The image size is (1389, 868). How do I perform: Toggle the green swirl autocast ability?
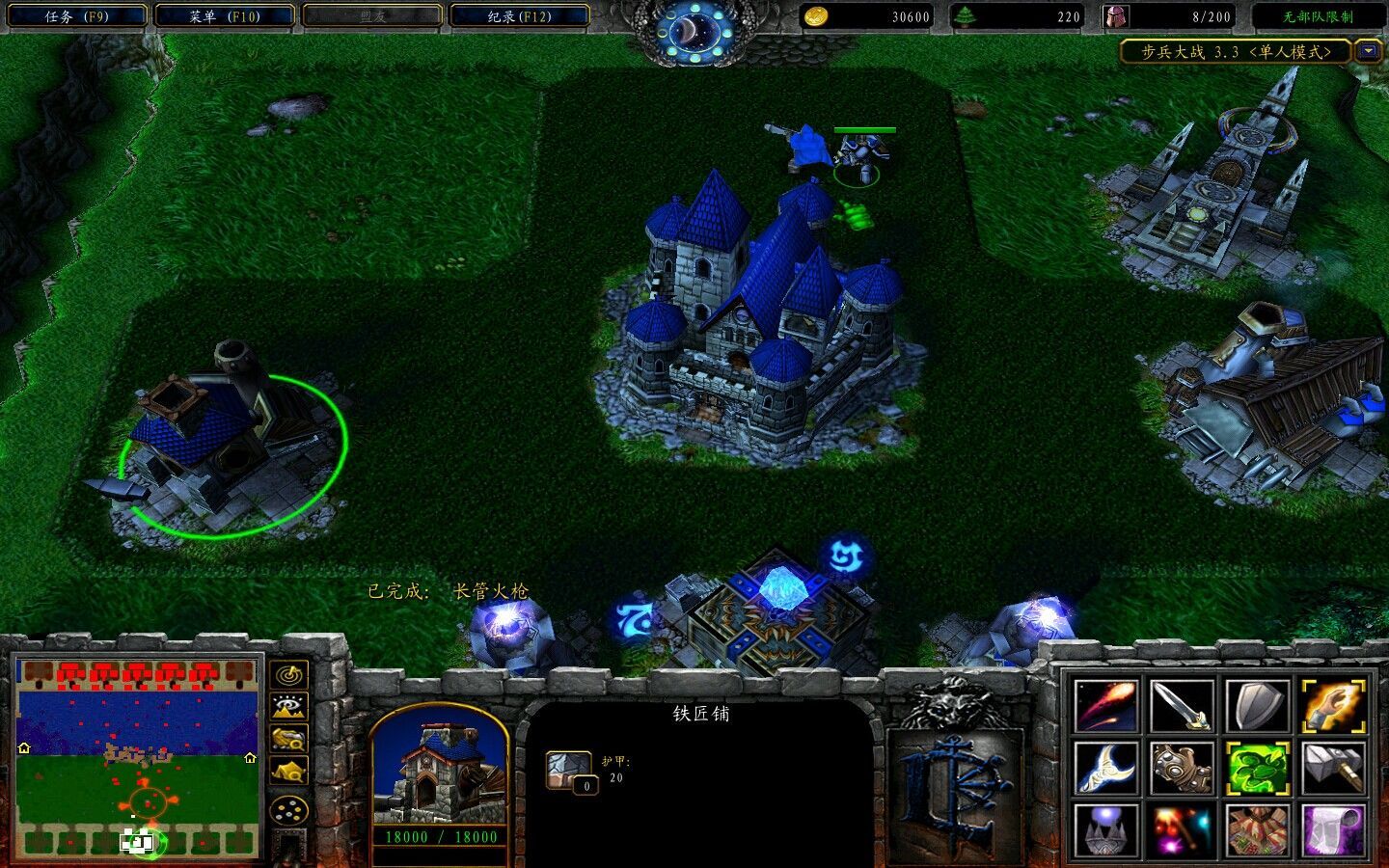coord(1259,768)
